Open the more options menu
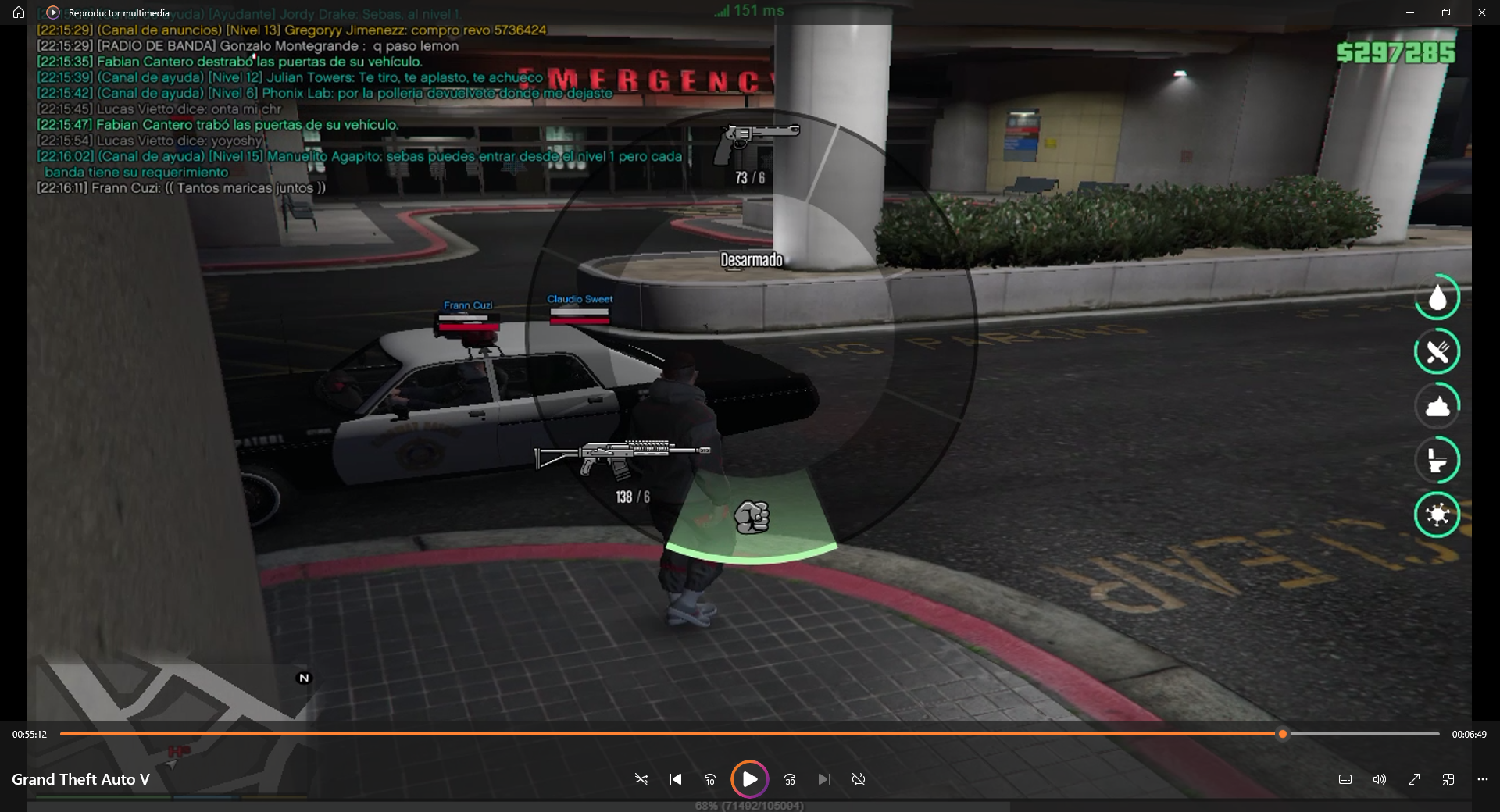The width and height of the screenshot is (1500, 812). click(1483, 779)
